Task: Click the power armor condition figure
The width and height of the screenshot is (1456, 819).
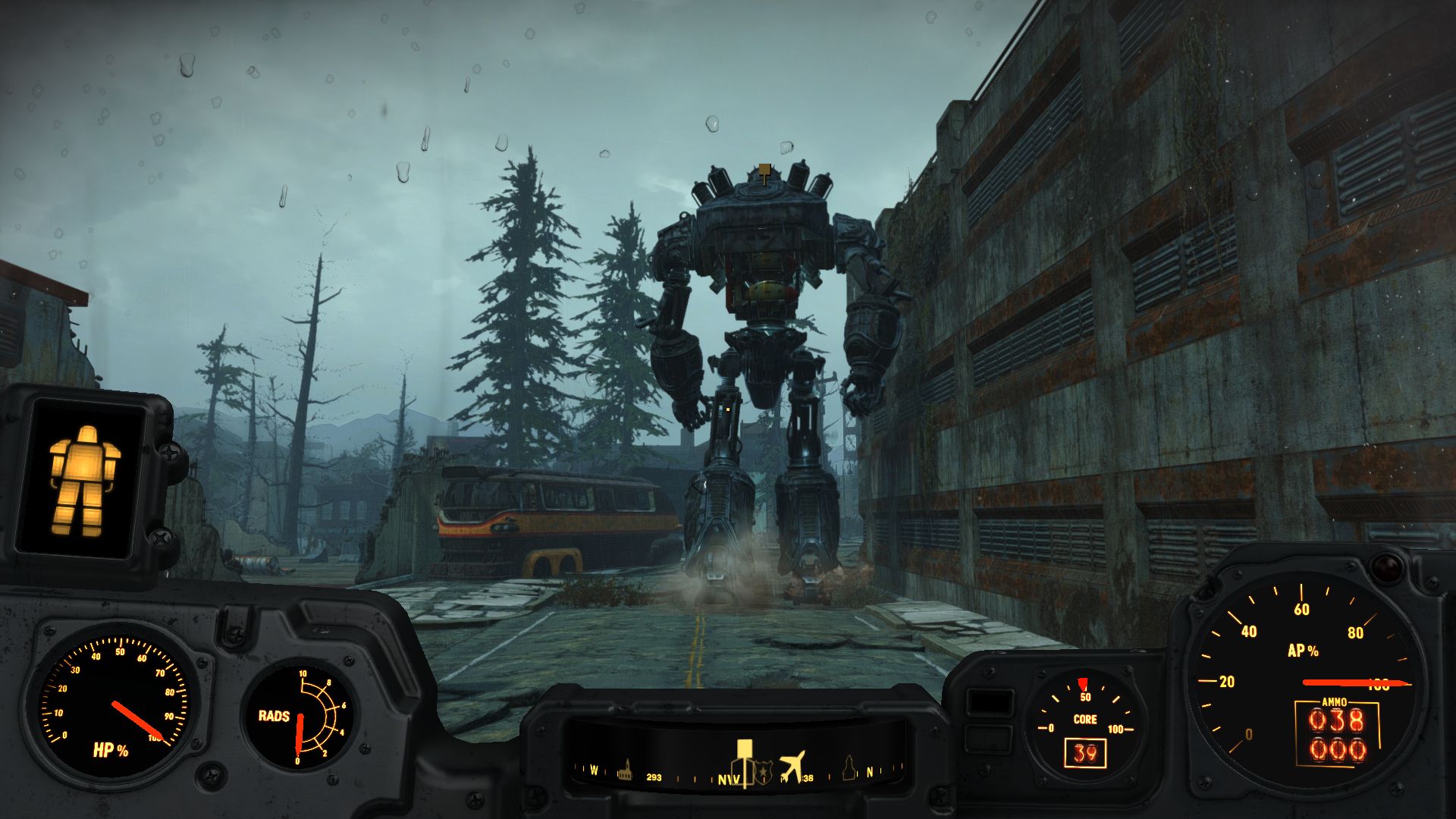Action: click(83, 479)
